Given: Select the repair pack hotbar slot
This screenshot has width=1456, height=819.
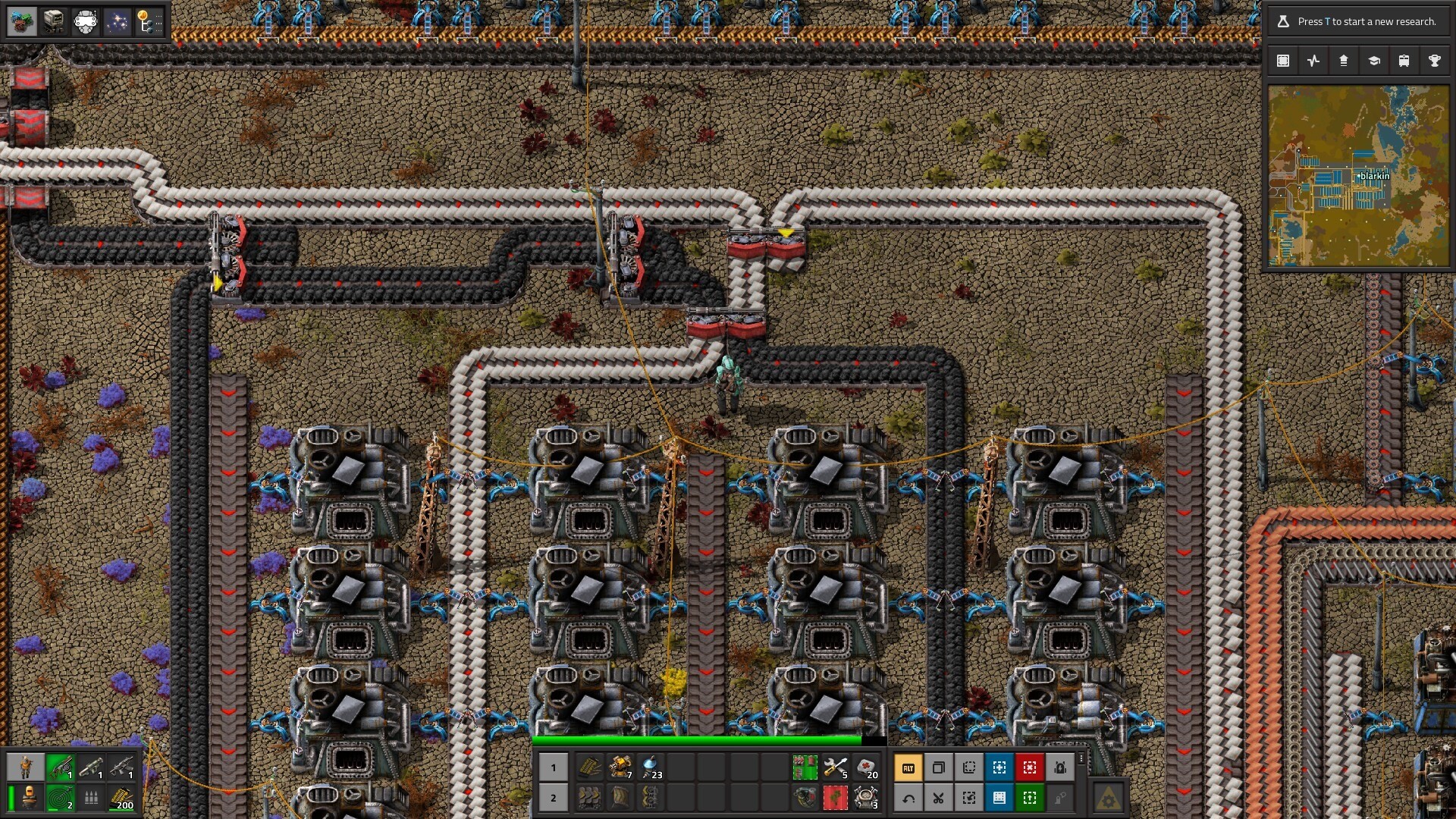Looking at the screenshot, I should (836, 768).
